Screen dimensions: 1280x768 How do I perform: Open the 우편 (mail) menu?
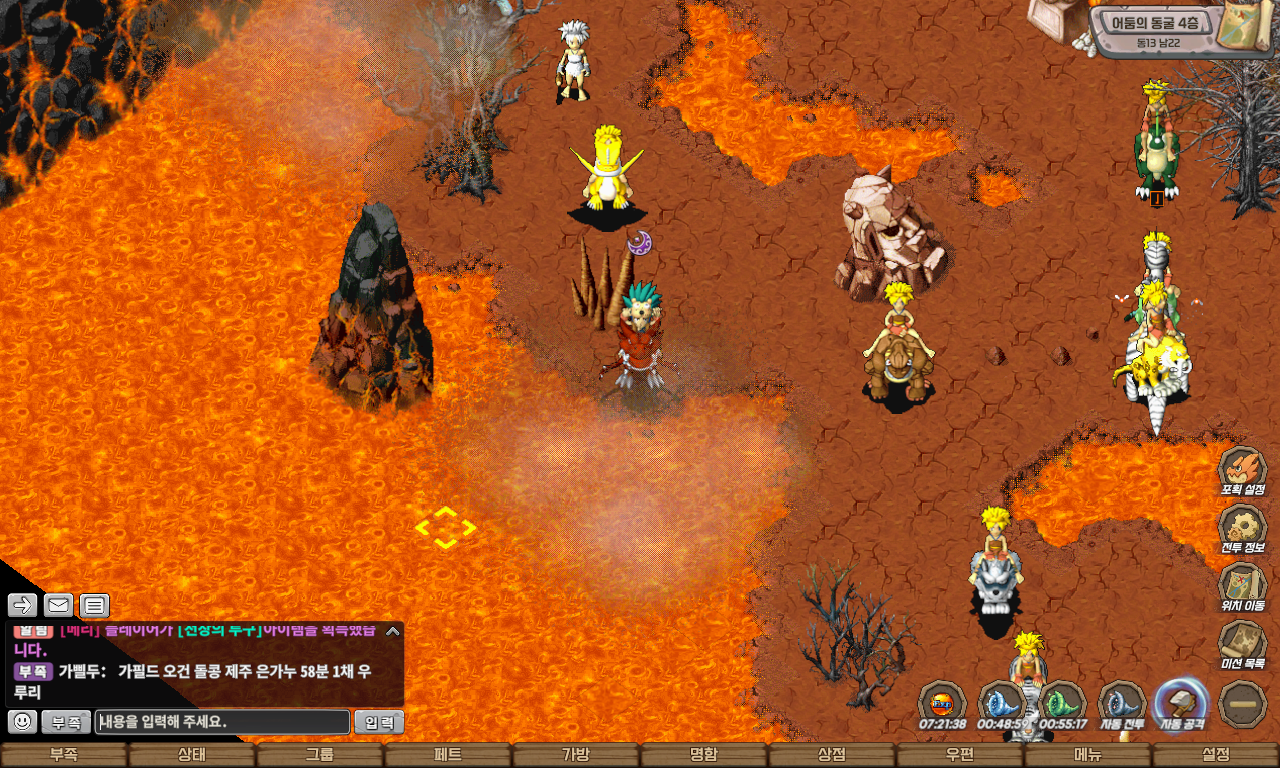(959, 756)
